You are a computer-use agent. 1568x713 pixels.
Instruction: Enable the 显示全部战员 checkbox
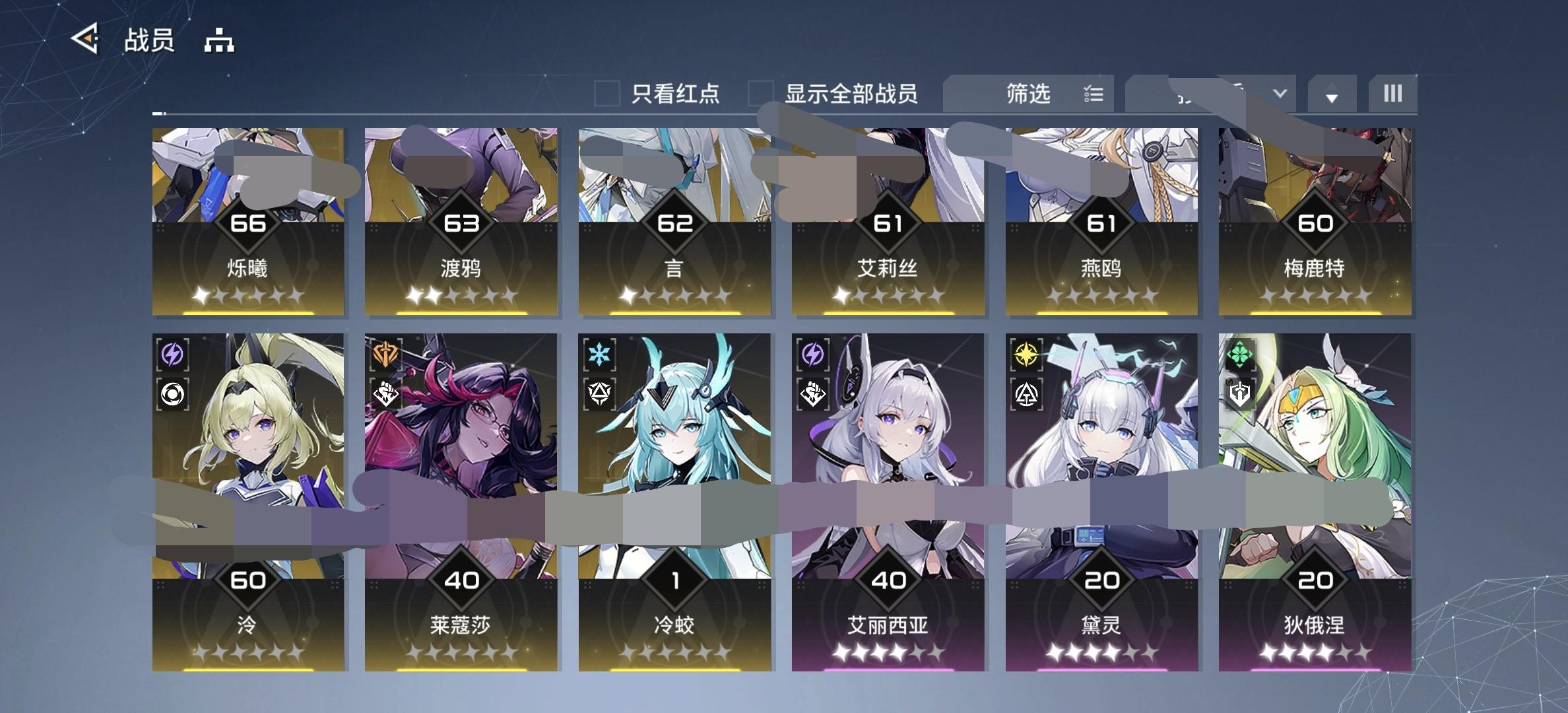coord(760,94)
